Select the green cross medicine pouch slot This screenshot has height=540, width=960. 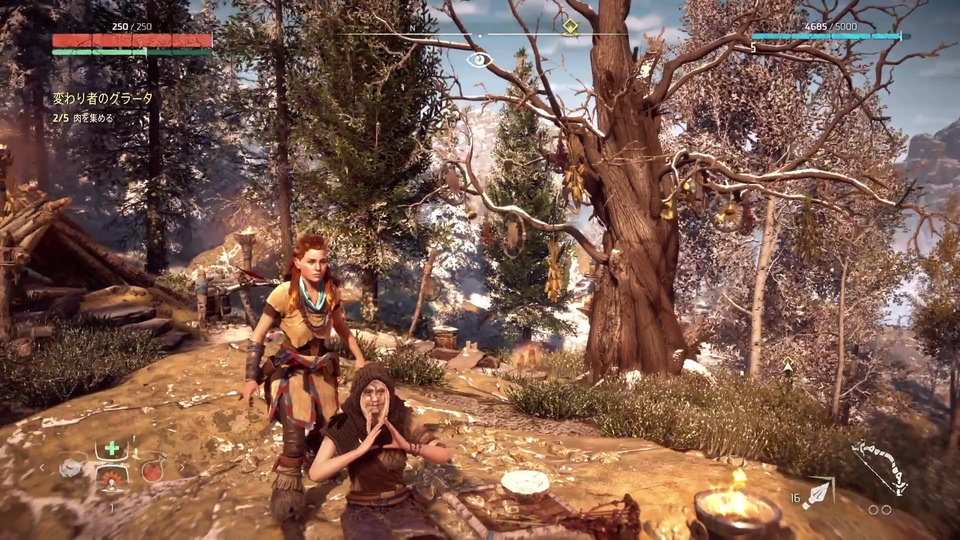(x=112, y=448)
